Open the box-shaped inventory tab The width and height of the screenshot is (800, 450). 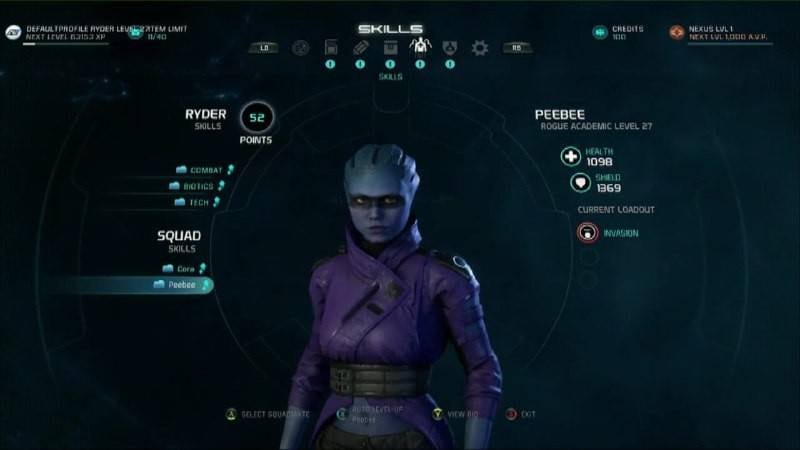tap(390, 47)
